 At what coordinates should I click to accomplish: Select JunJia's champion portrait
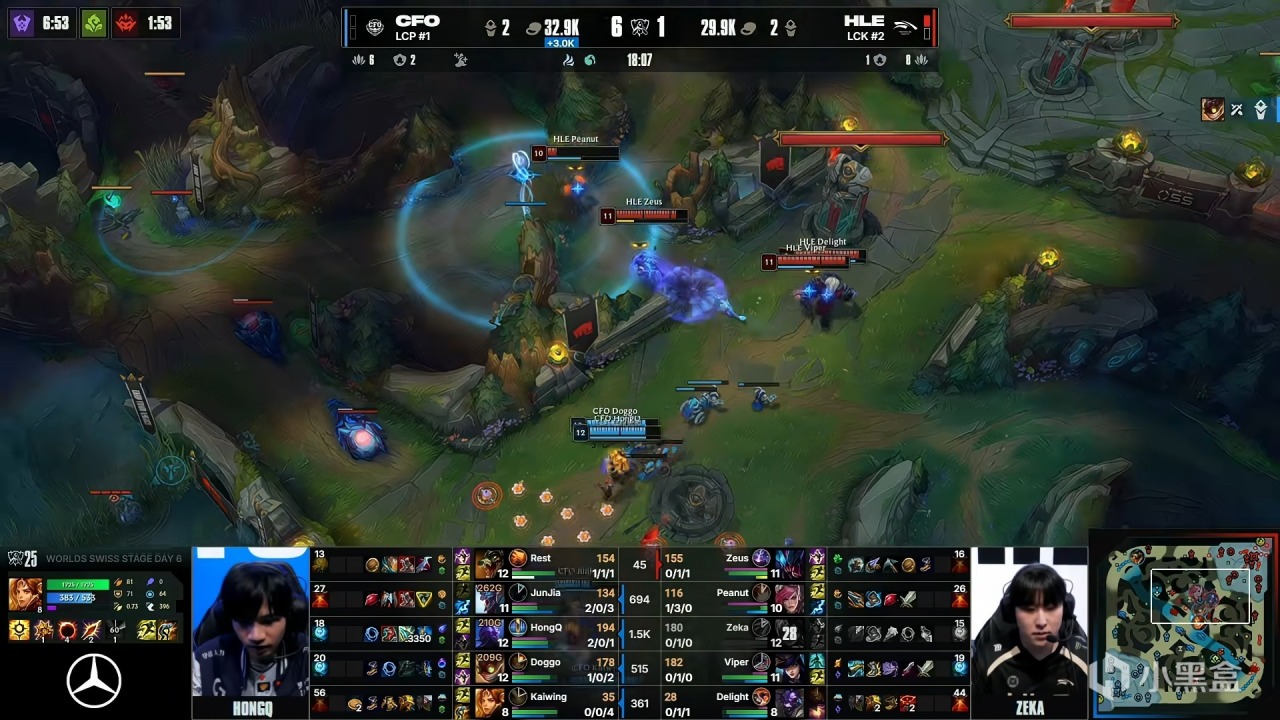click(489, 599)
